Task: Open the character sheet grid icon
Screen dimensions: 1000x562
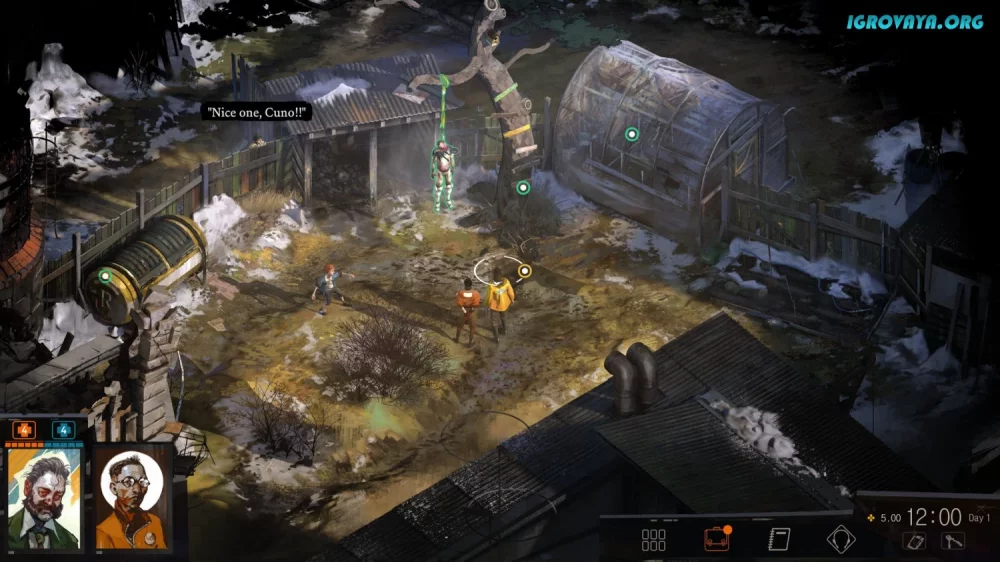Action: [x=653, y=541]
